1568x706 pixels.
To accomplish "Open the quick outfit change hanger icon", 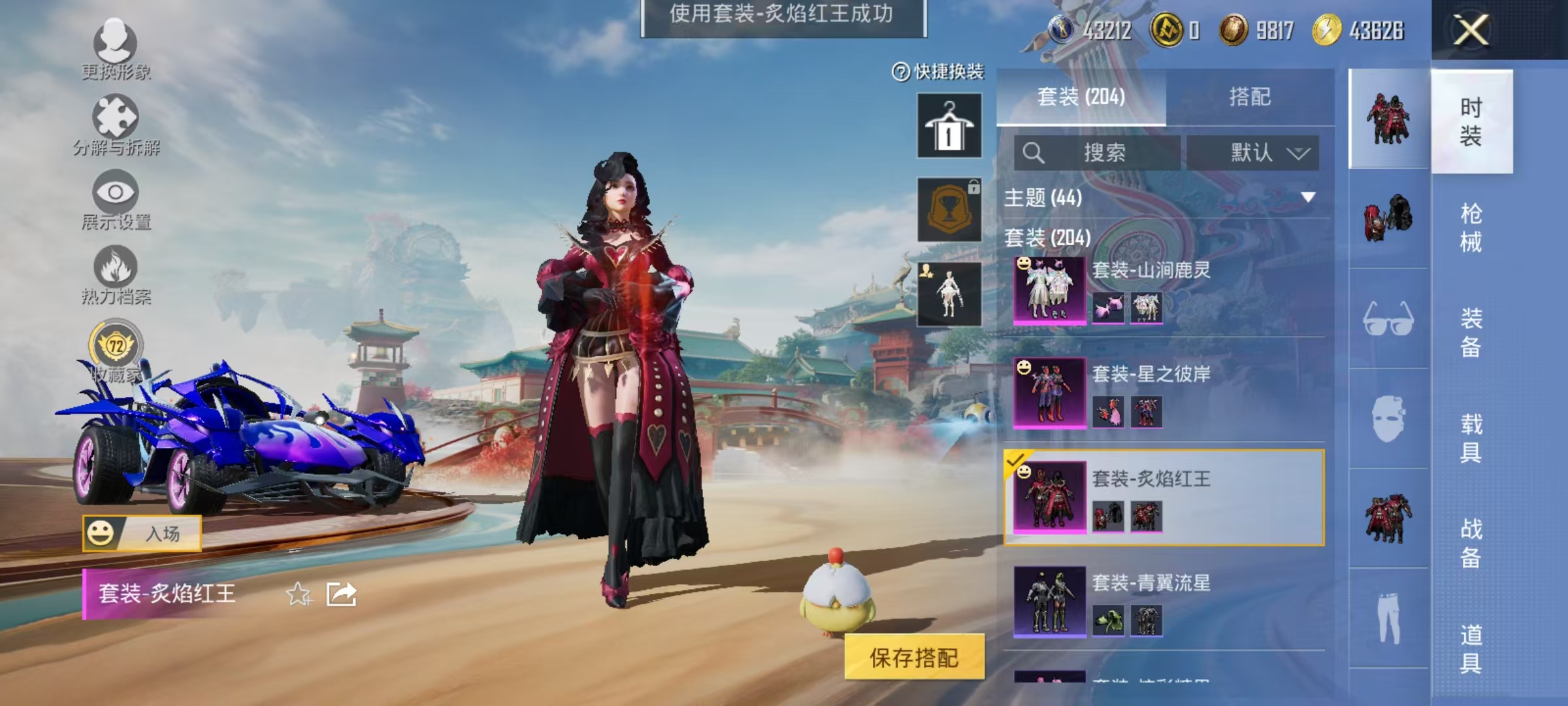I will click(x=948, y=124).
